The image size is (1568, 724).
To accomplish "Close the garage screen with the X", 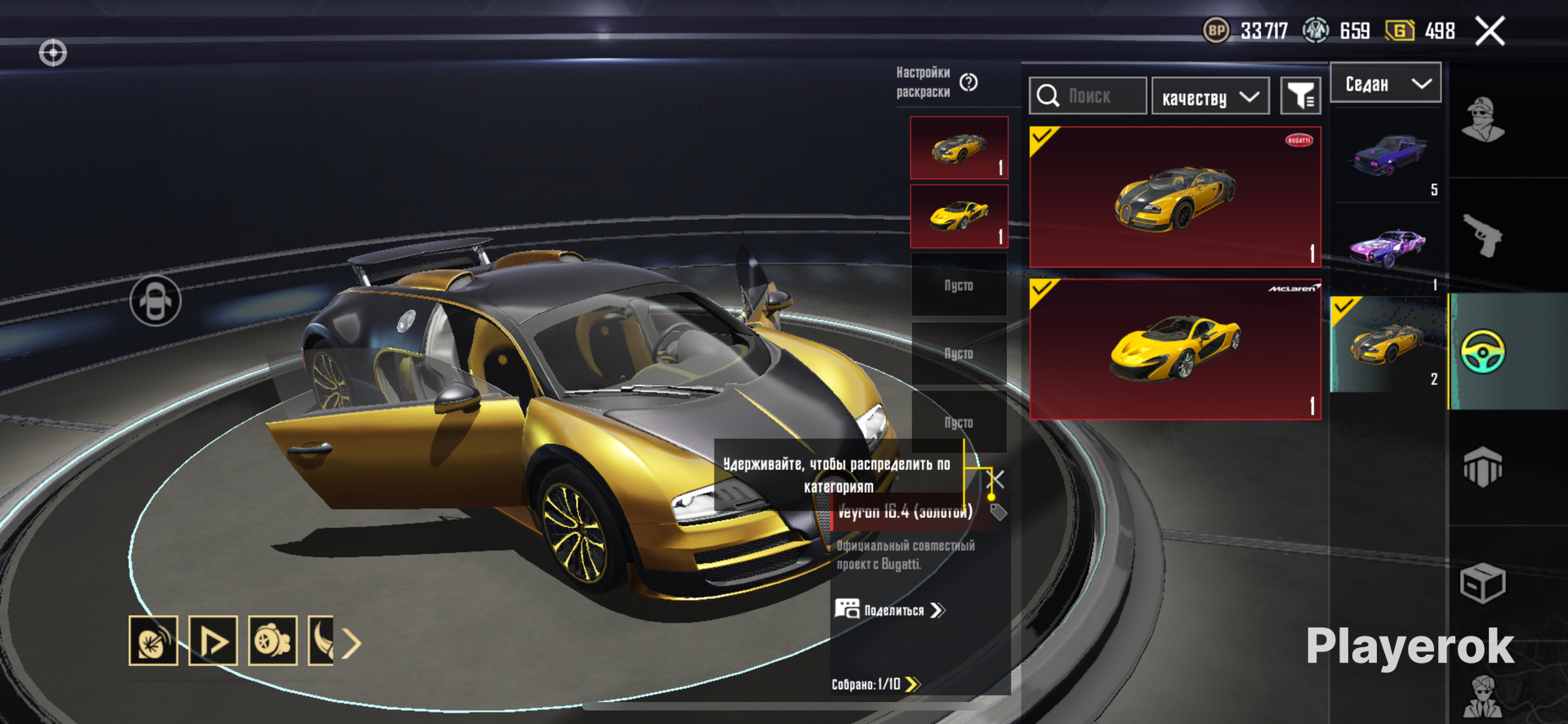I will 1490,32.
